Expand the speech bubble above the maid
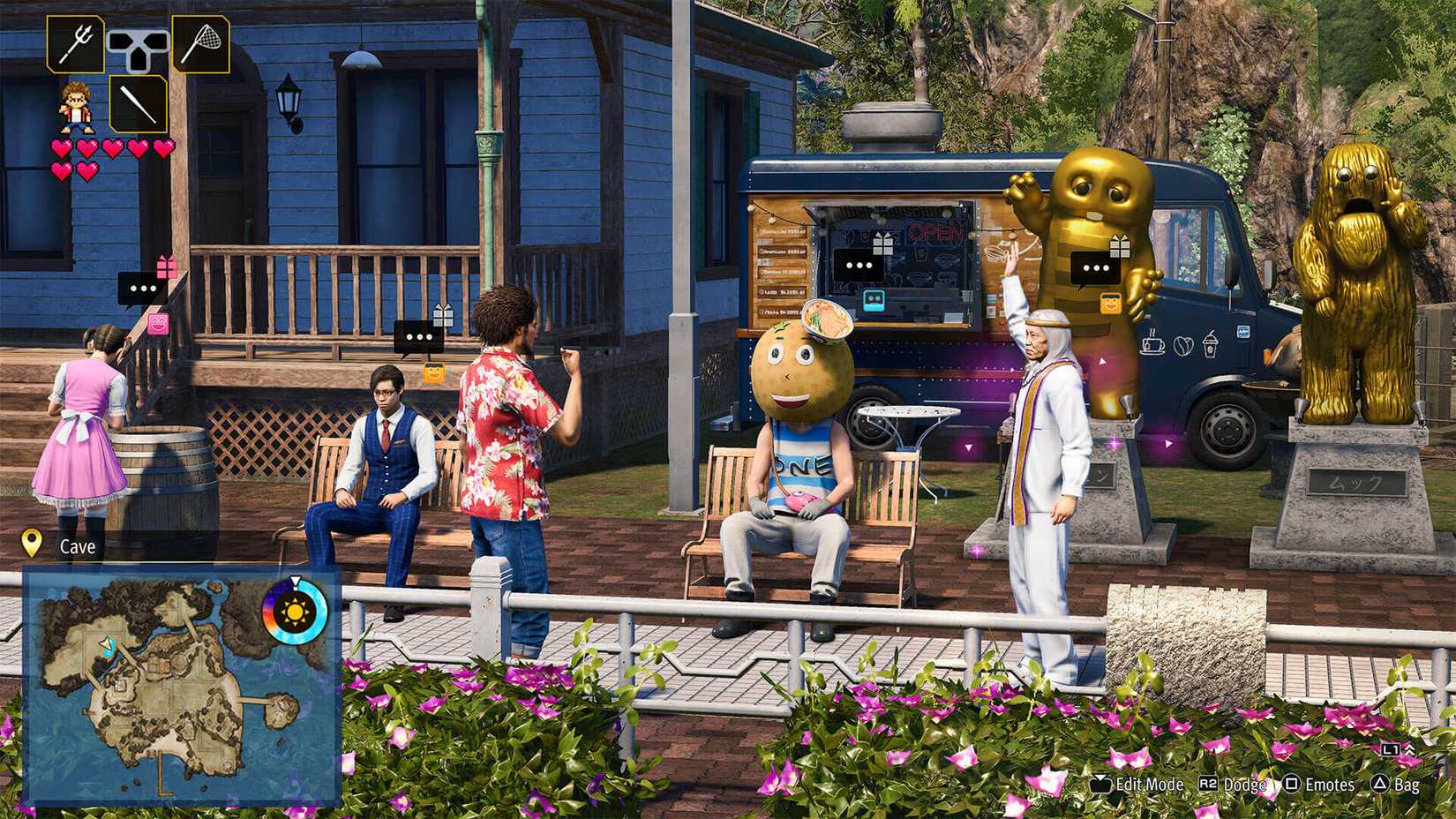Image resolution: width=1456 pixels, height=819 pixels. 138,288
